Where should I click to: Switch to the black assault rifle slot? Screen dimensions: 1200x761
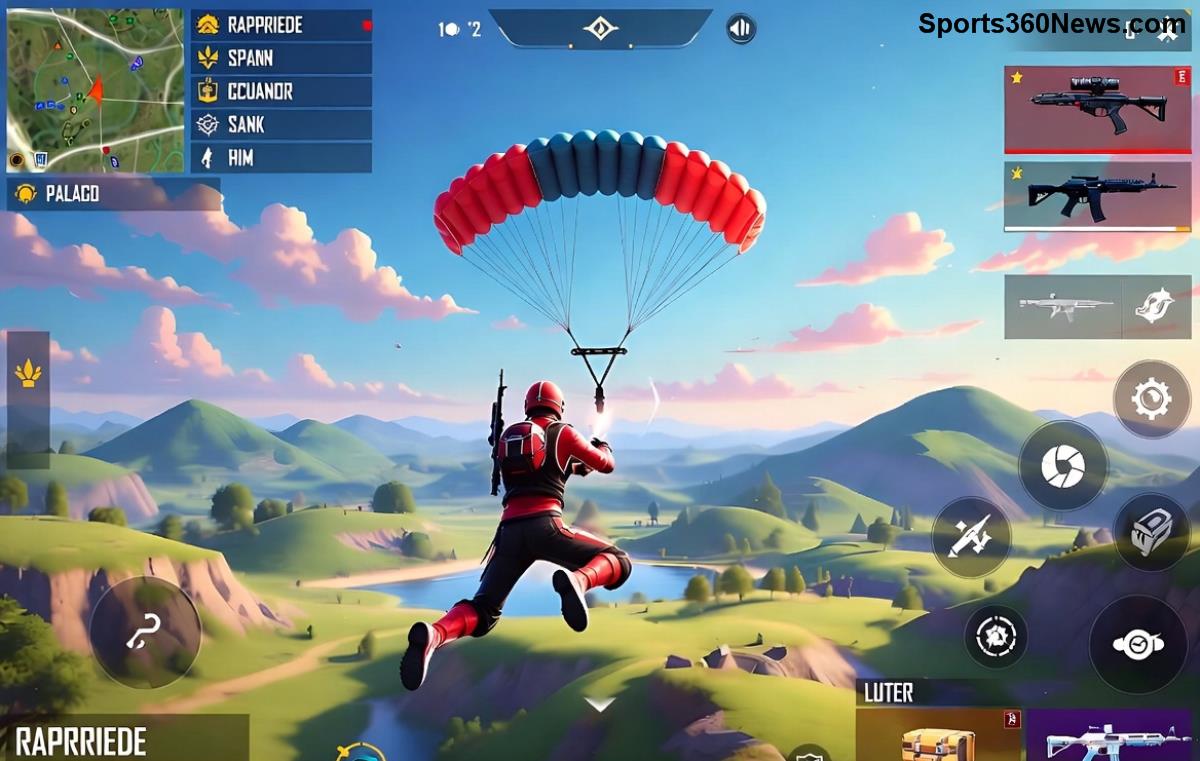tap(1097, 196)
